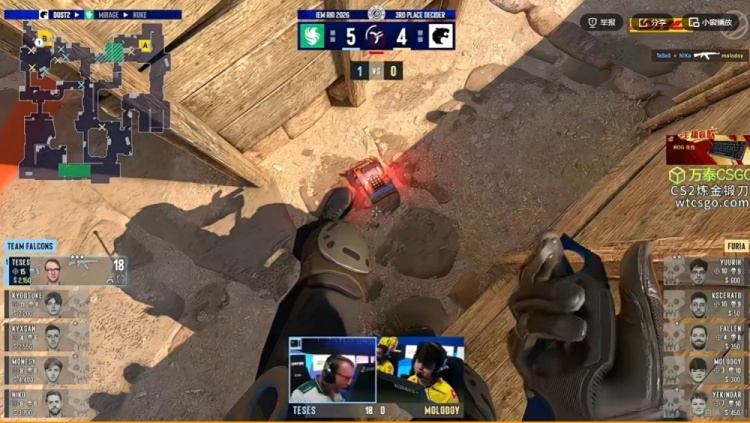The image size is (750, 423).
Task: Click the 举报 report button
Action: [x=603, y=21]
